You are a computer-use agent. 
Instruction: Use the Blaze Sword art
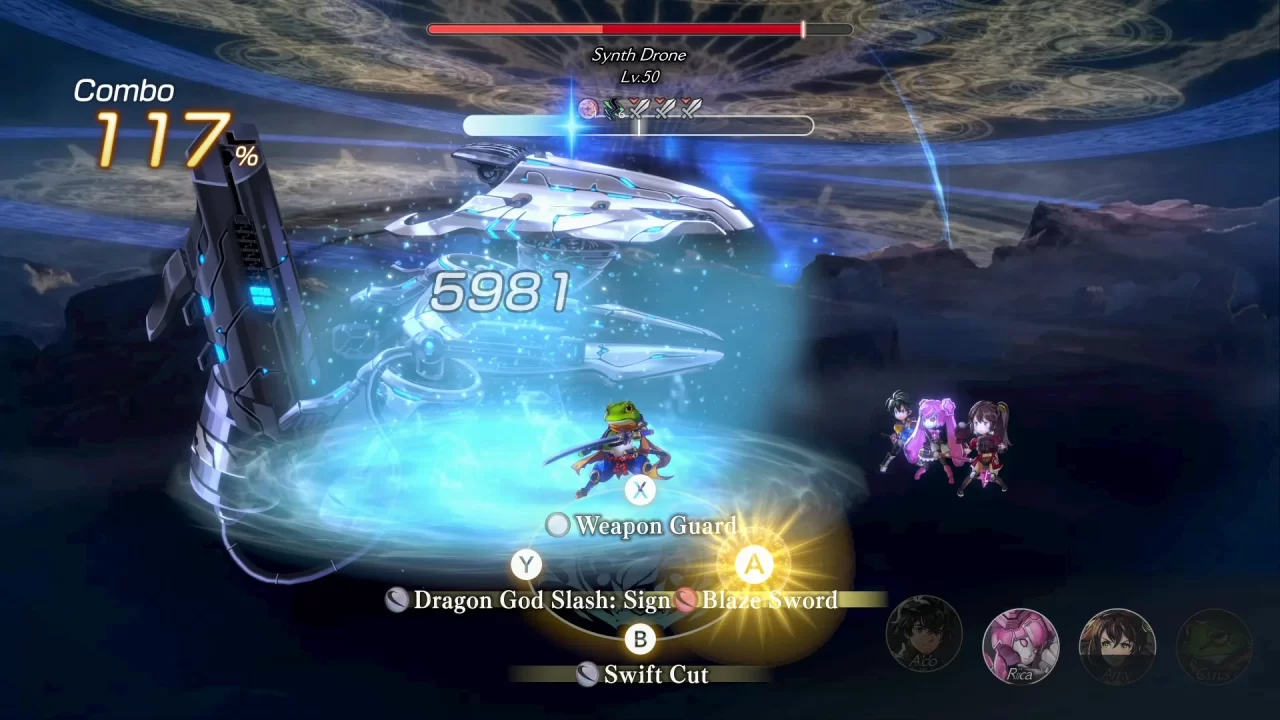(x=770, y=601)
